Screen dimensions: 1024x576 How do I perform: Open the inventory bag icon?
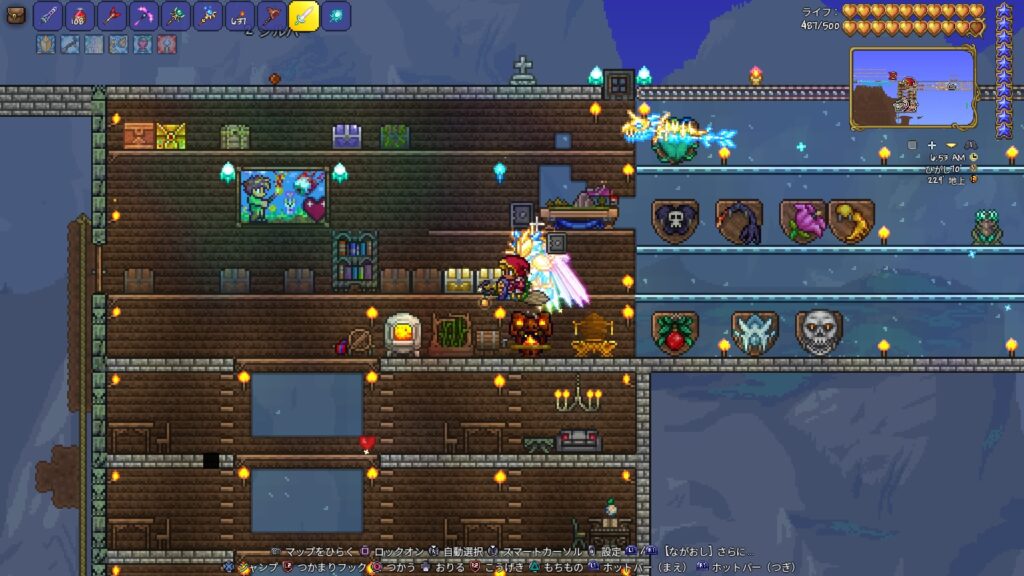click(15, 15)
